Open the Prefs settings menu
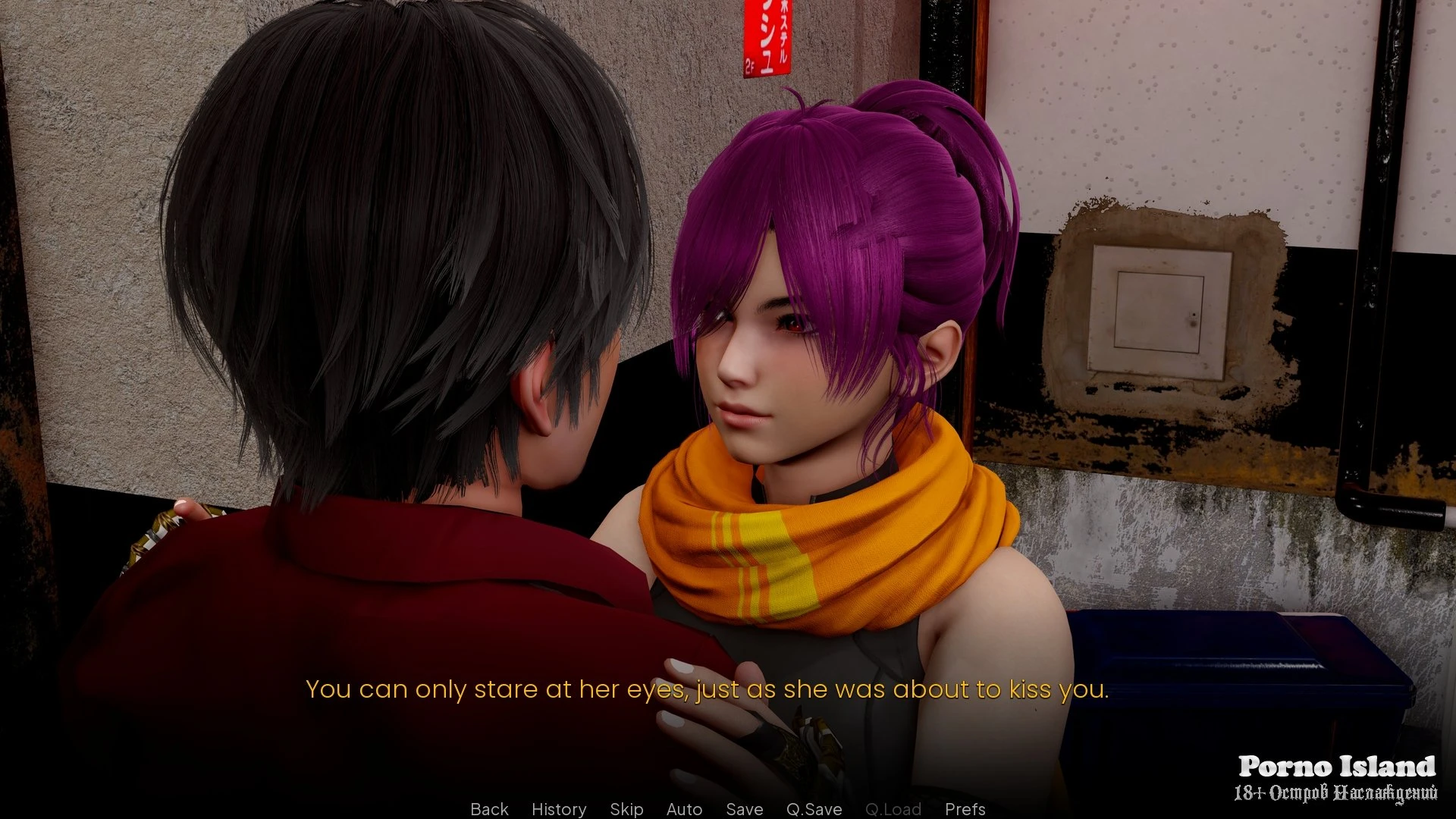The height and width of the screenshot is (819, 1456). pyautogui.click(x=965, y=809)
